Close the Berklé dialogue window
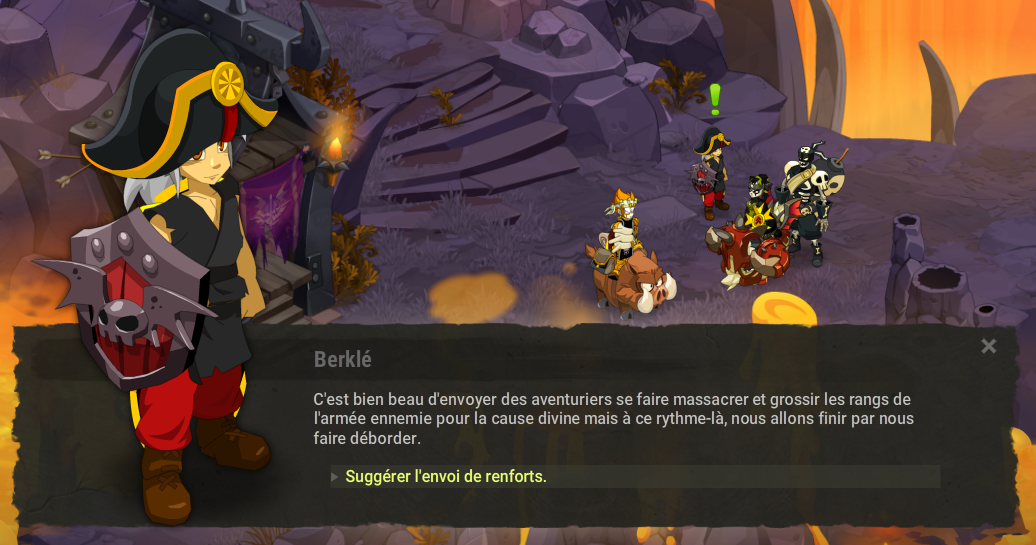The width and height of the screenshot is (1036, 545). pyautogui.click(x=988, y=347)
